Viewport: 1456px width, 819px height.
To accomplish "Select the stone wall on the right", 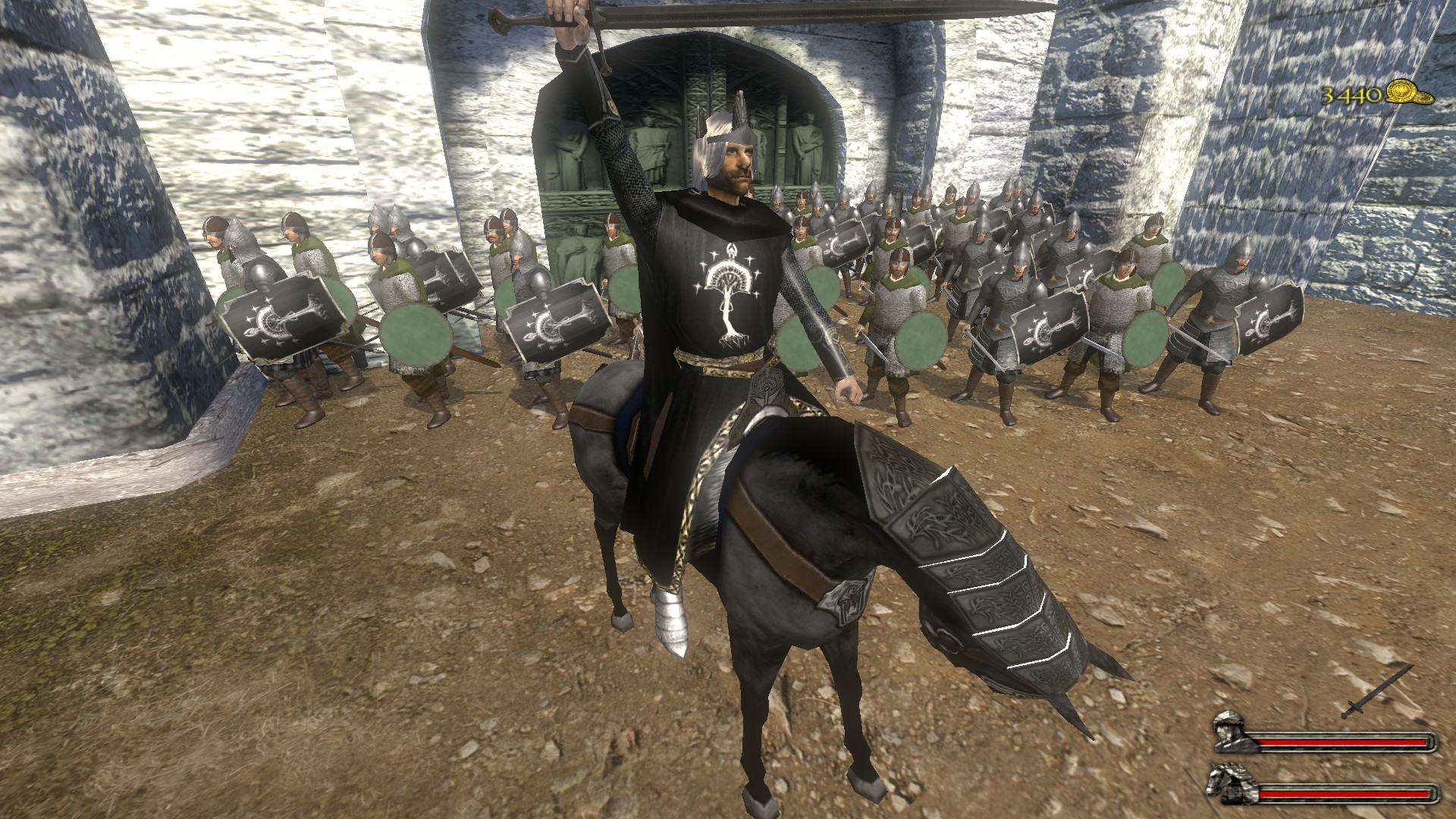I will pyautogui.click(x=1289, y=227).
